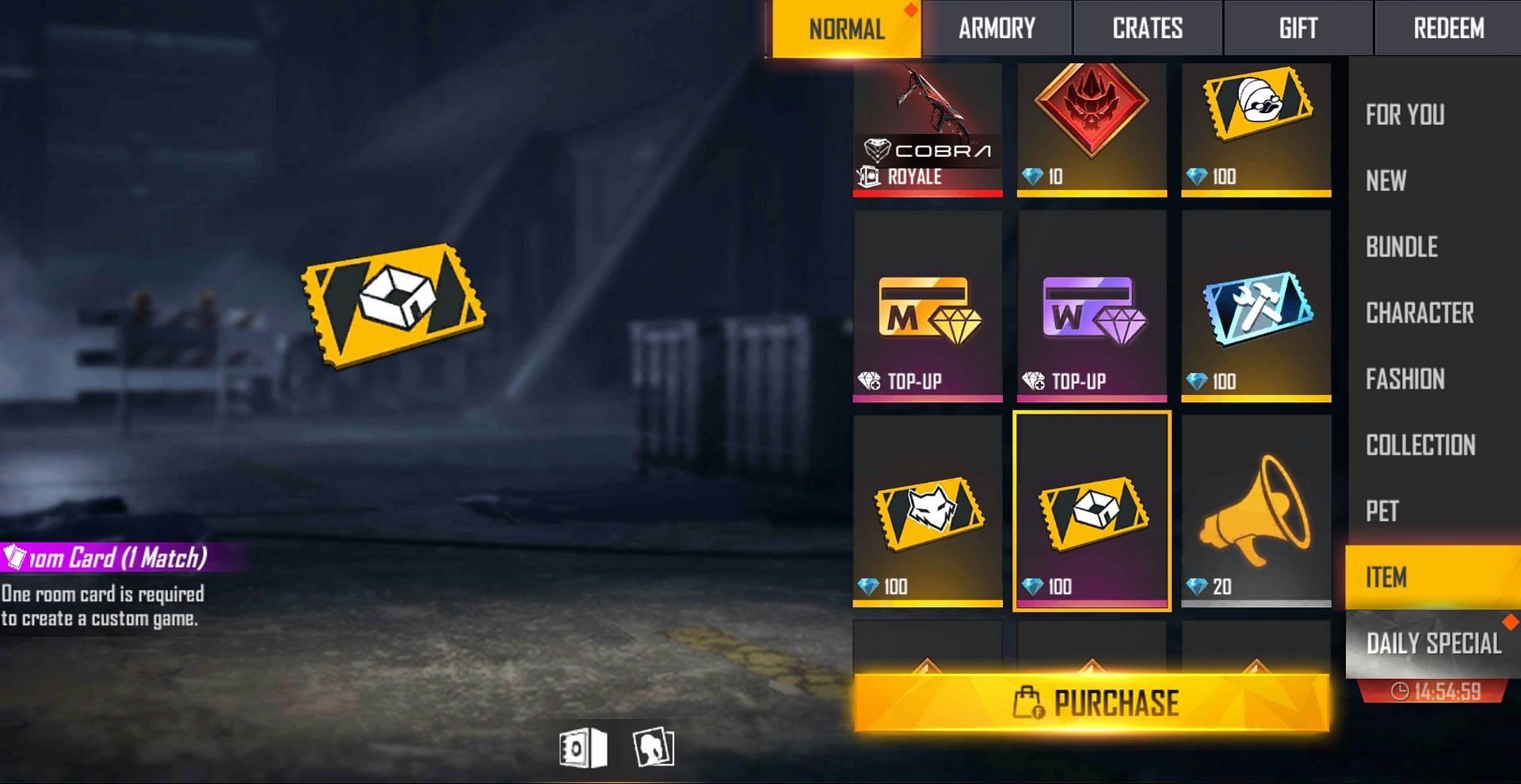This screenshot has height=784, width=1521.
Task: Go to the Redeem tab
Action: pos(1448,29)
